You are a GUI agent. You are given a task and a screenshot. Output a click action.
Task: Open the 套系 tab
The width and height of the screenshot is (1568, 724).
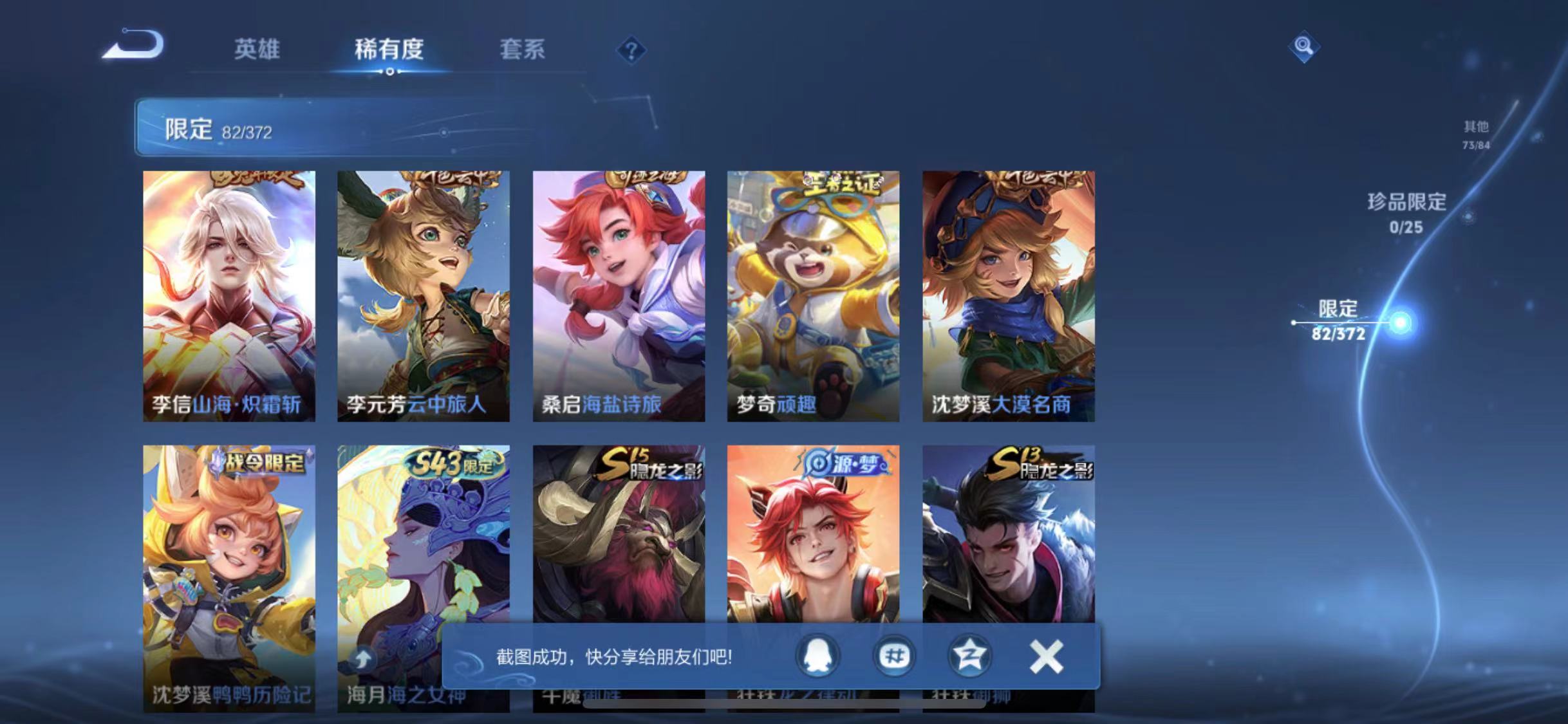pyautogui.click(x=523, y=50)
